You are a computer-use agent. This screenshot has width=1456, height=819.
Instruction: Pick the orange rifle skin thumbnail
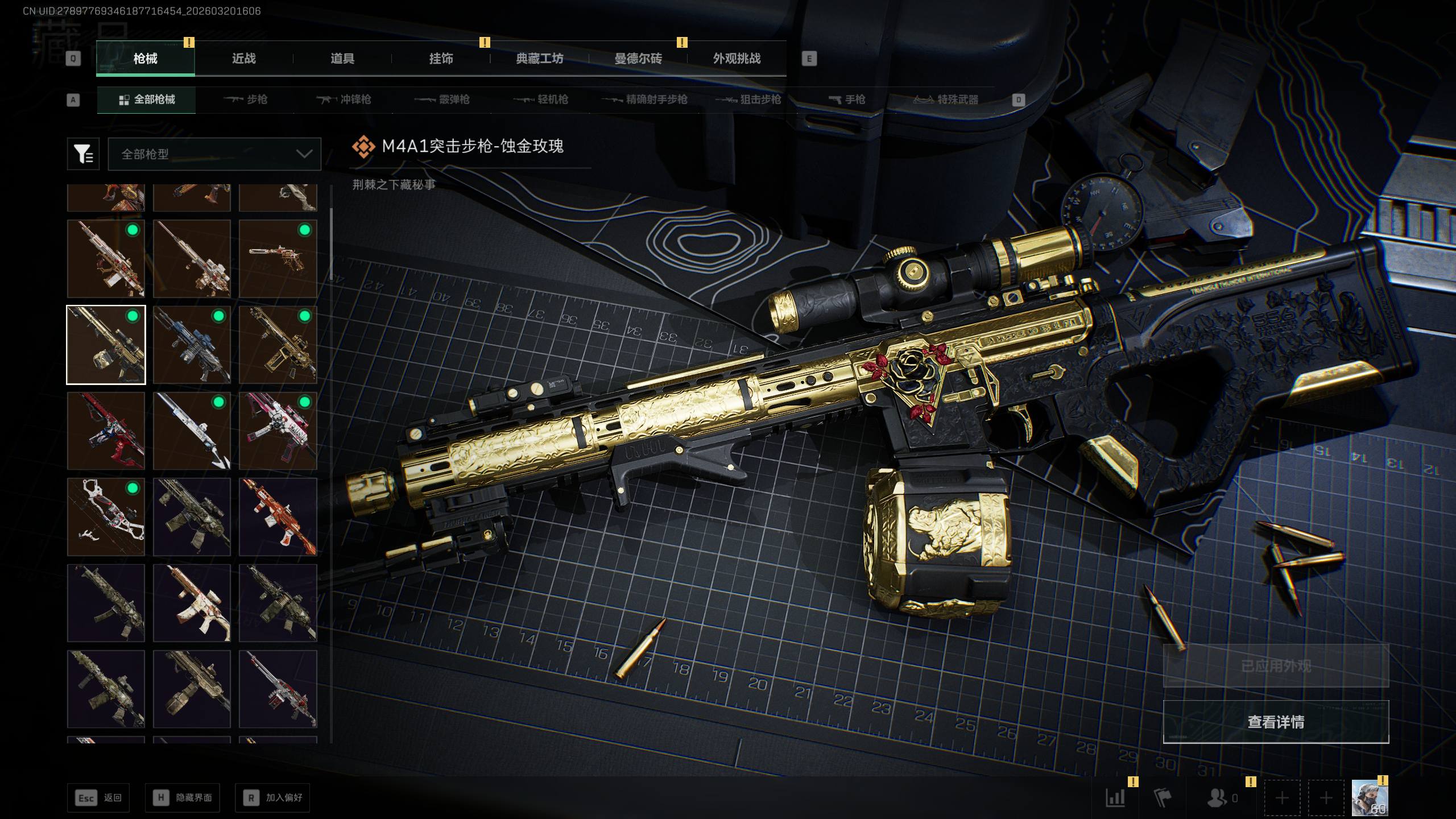pyautogui.click(x=278, y=516)
